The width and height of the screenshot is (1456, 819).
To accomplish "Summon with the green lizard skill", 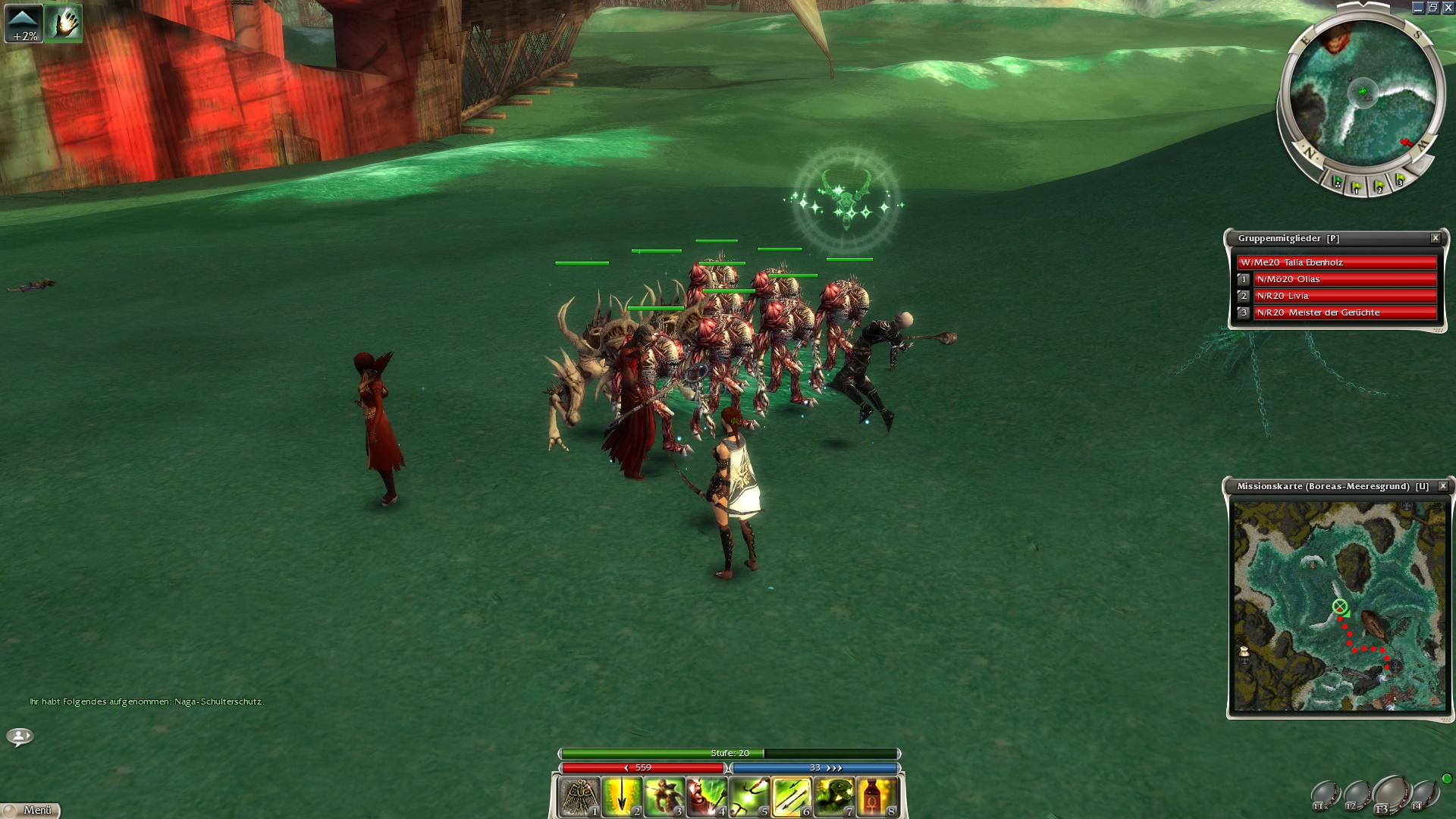I will pos(834,797).
